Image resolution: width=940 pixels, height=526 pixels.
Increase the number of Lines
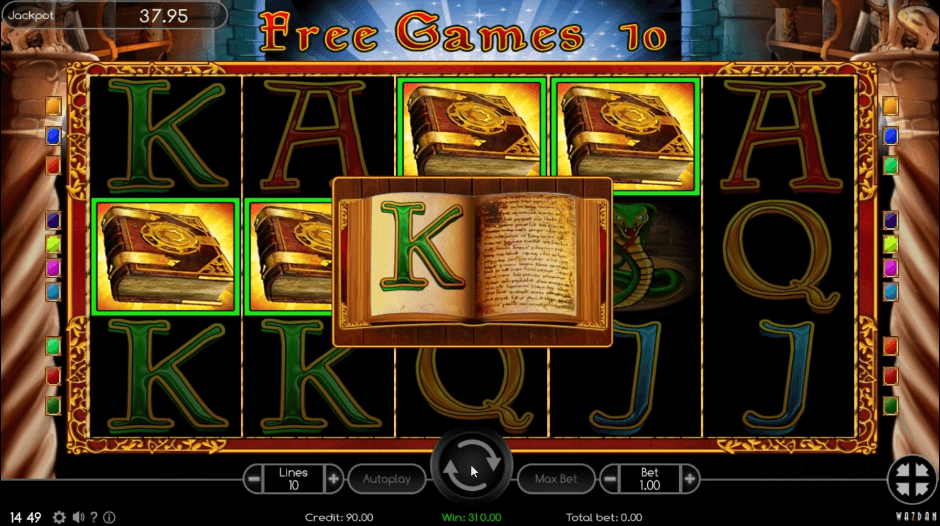334,479
